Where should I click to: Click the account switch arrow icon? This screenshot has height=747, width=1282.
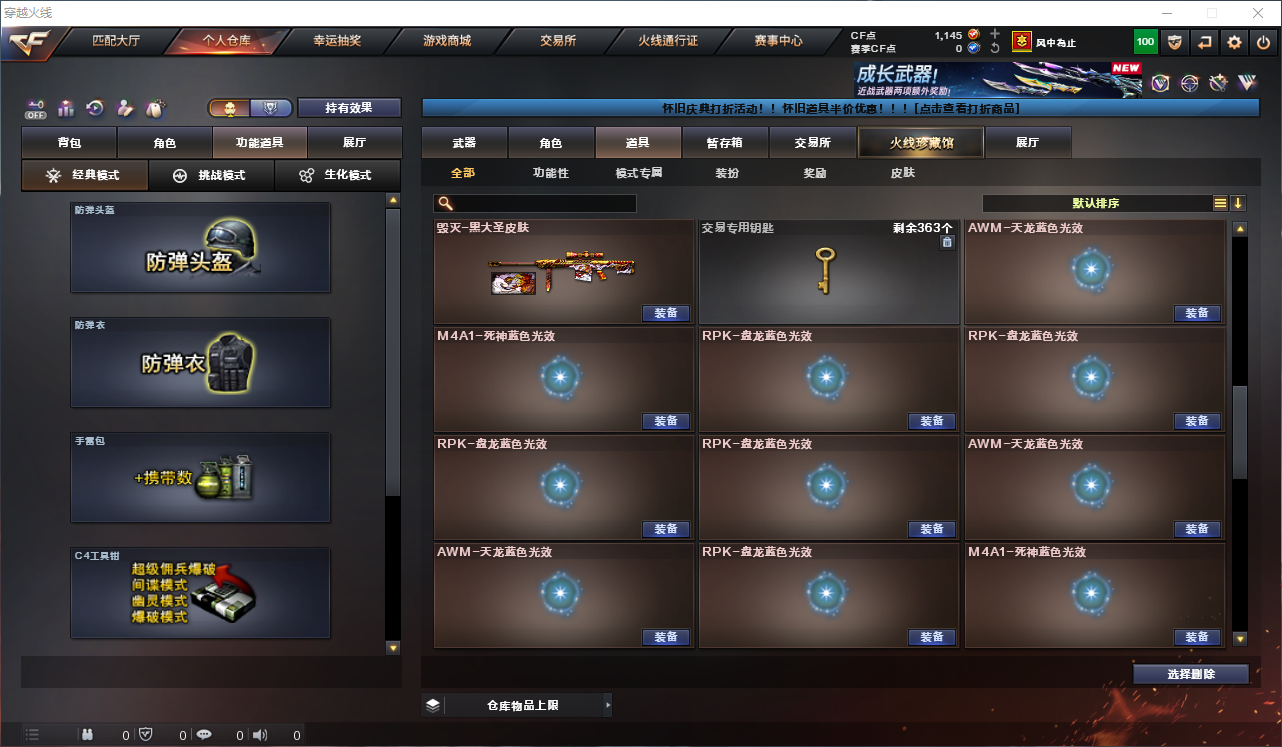[1206, 42]
